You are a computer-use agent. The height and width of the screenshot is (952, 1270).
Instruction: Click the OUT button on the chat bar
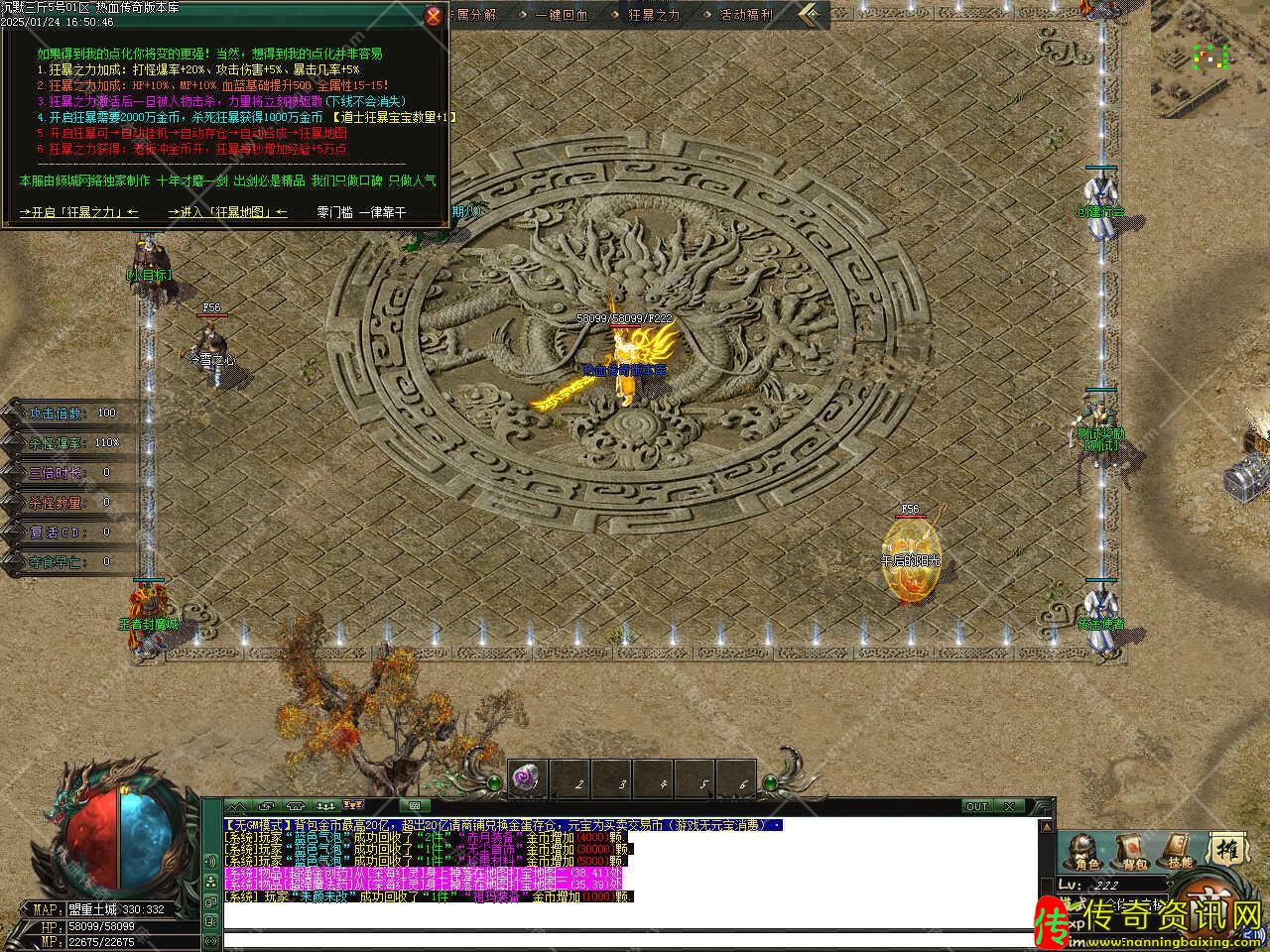click(977, 807)
